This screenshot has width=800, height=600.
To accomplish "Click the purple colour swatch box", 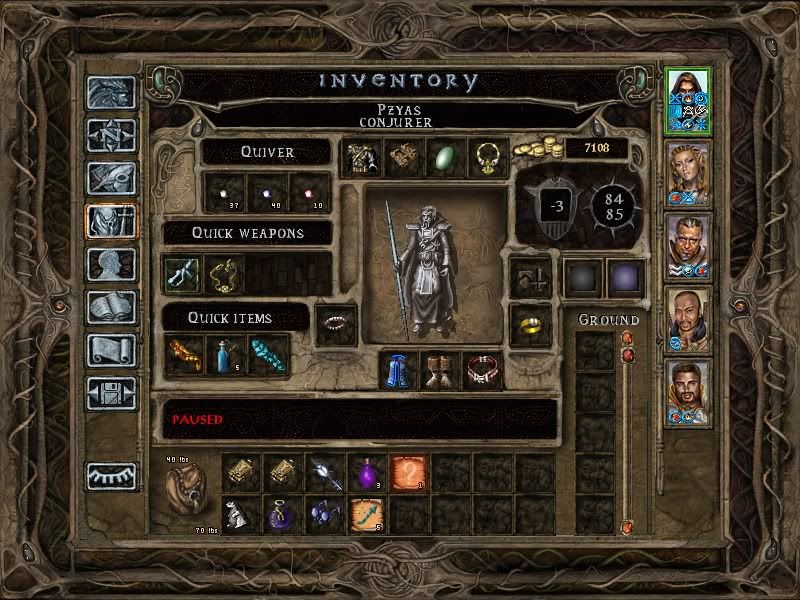I will [x=626, y=277].
